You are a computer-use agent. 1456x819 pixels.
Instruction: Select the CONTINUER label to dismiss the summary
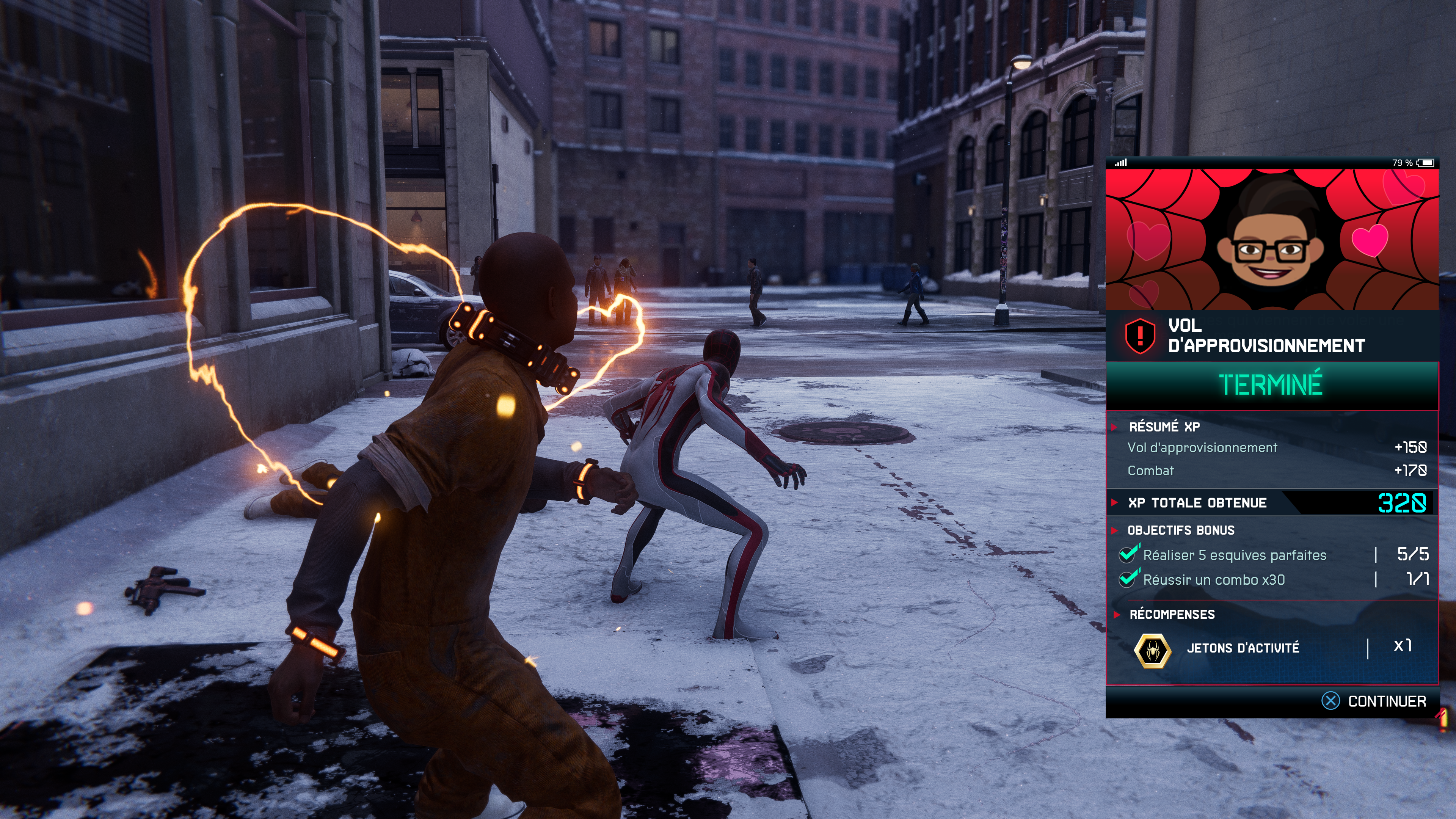[x=1387, y=701]
